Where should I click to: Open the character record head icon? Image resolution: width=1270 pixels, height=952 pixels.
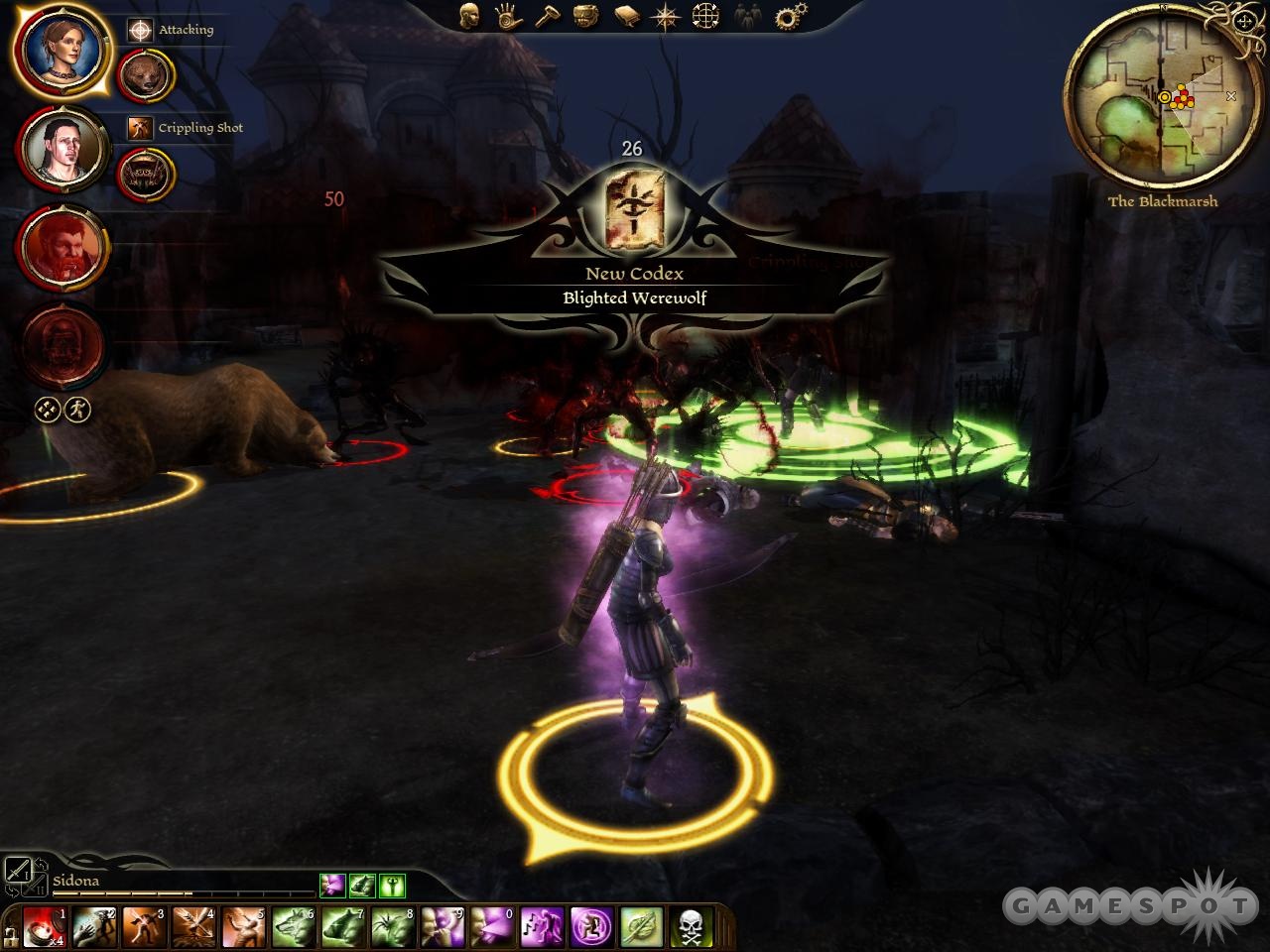point(469,16)
